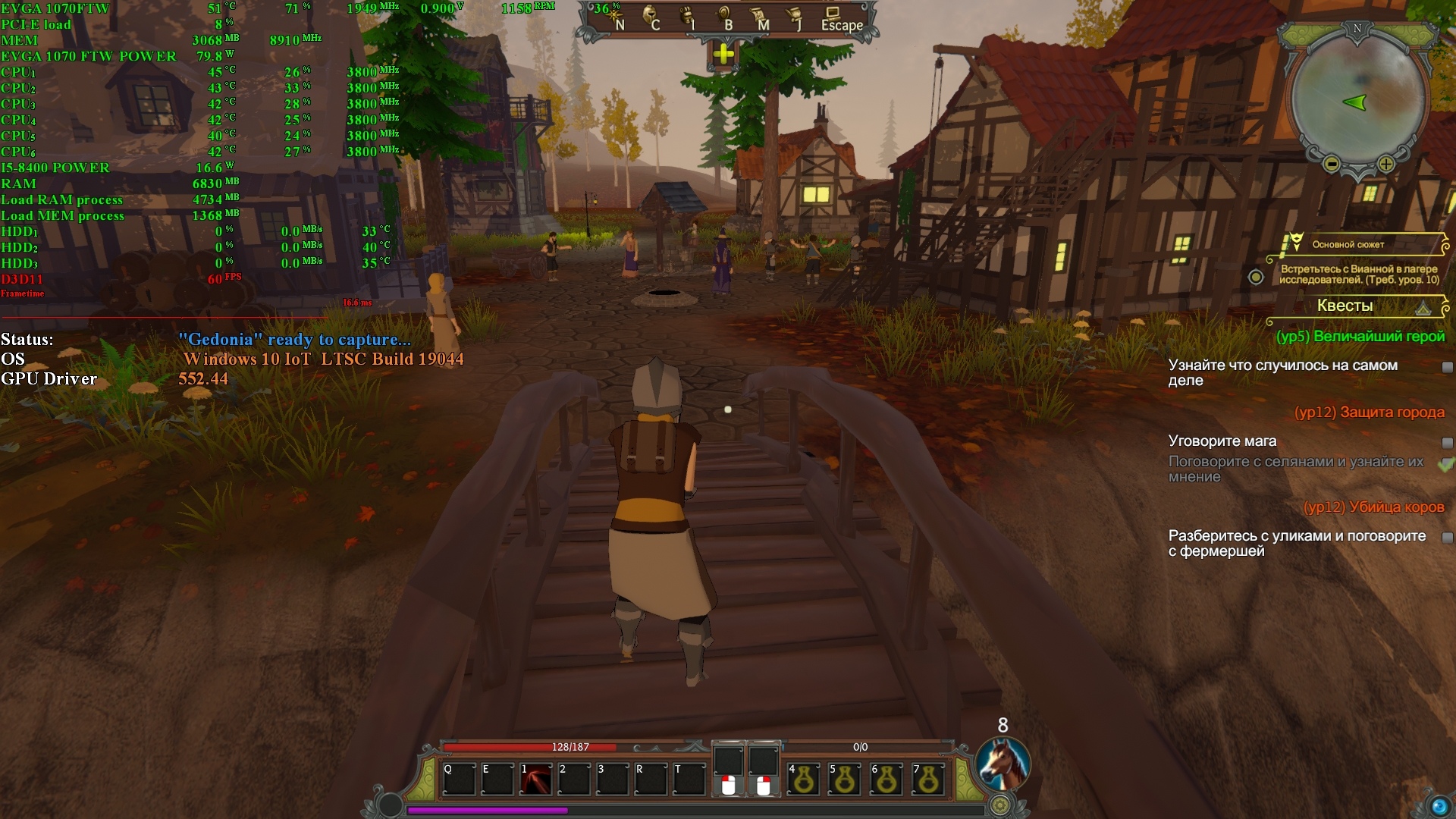Open the character sheet helmet icon
The image size is (1456, 819).
tap(651, 17)
